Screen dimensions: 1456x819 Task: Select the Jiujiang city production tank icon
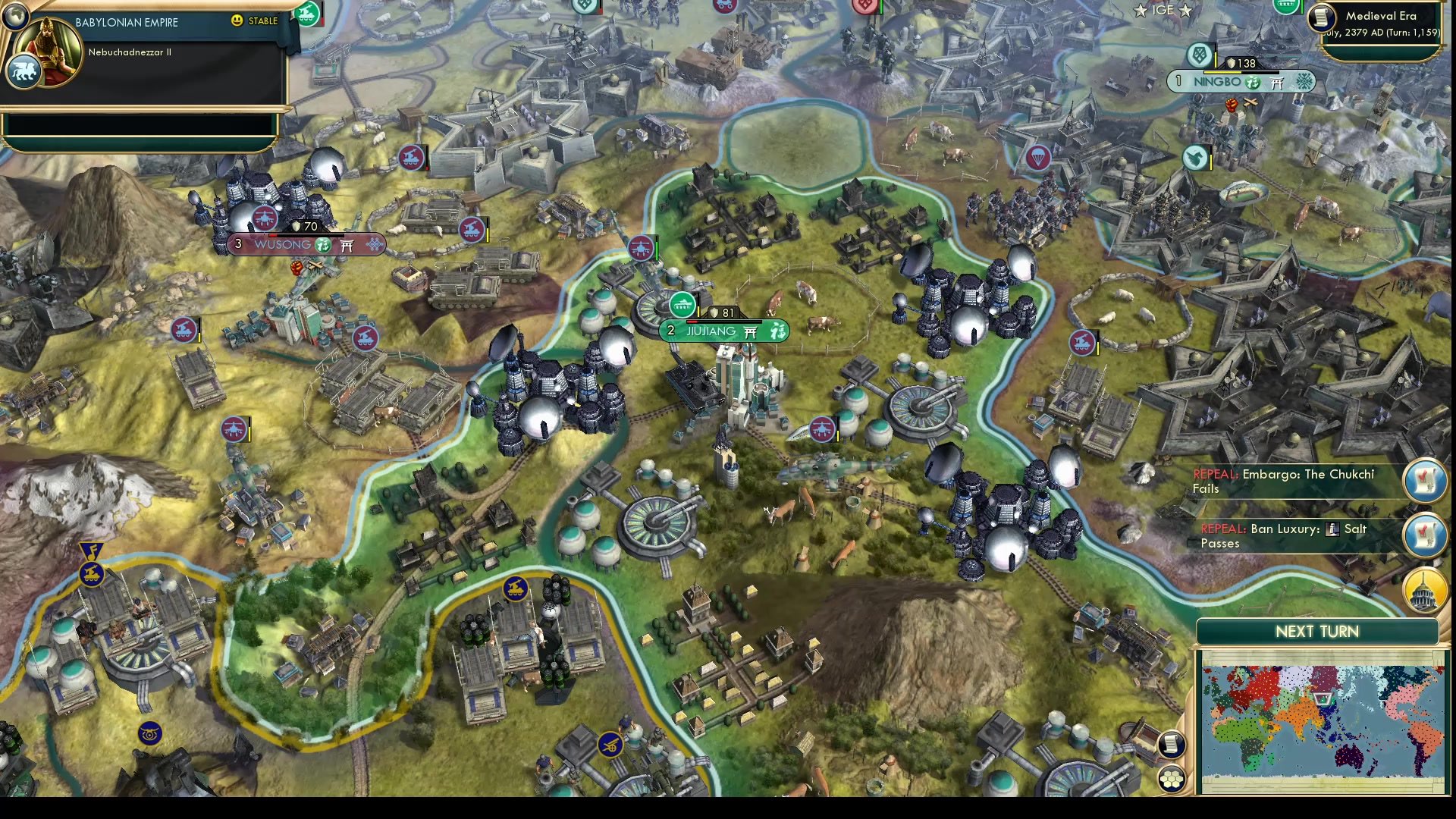682,305
